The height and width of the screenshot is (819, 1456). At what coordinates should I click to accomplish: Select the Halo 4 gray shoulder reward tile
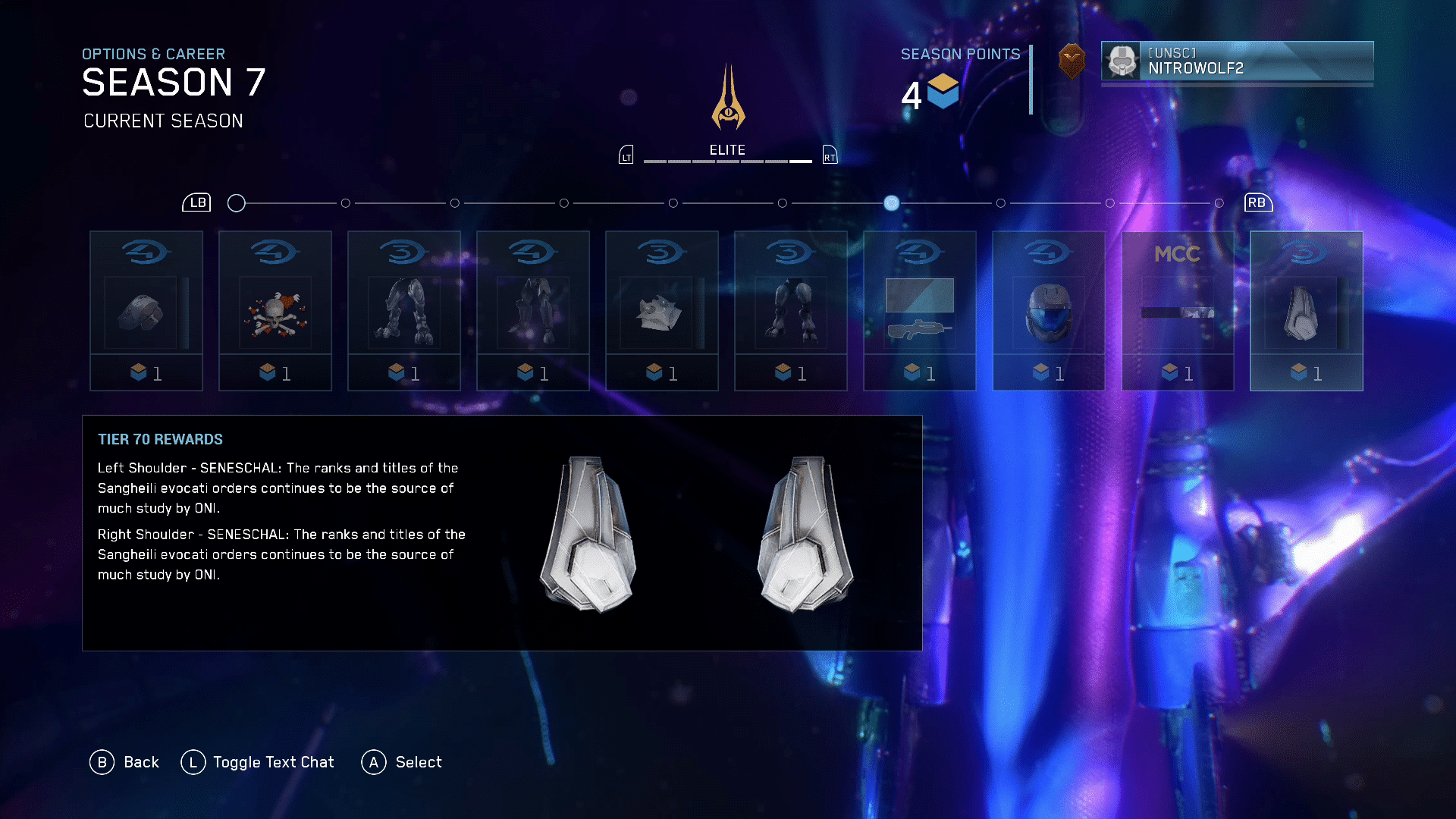[x=146, y=311]
